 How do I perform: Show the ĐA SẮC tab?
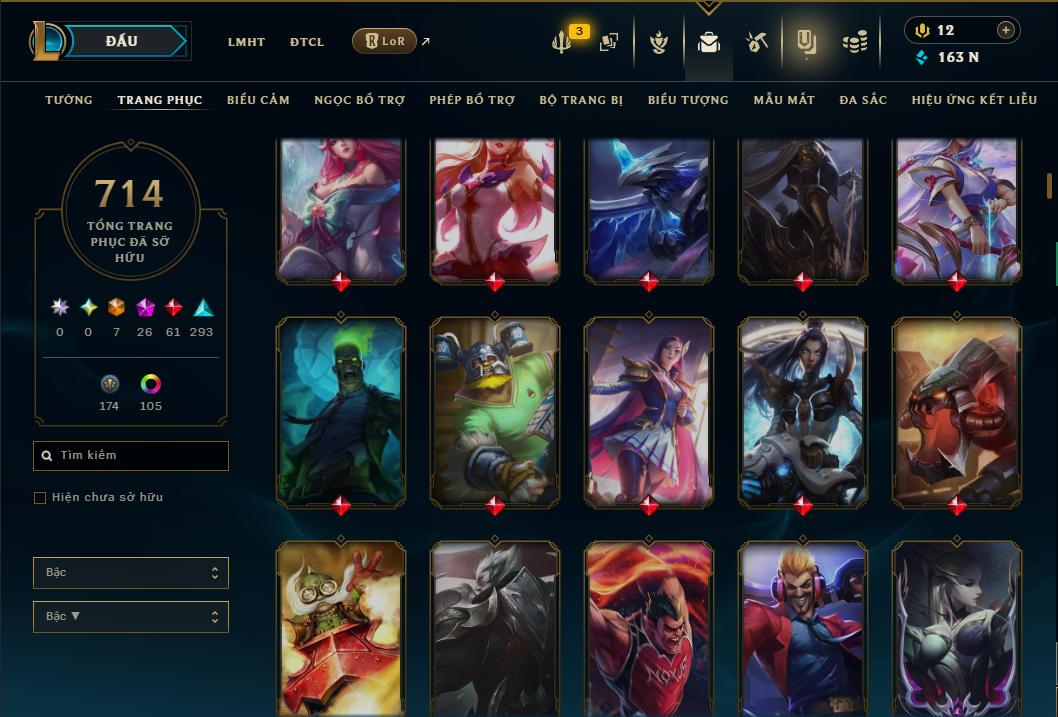[x=863, y=100]
